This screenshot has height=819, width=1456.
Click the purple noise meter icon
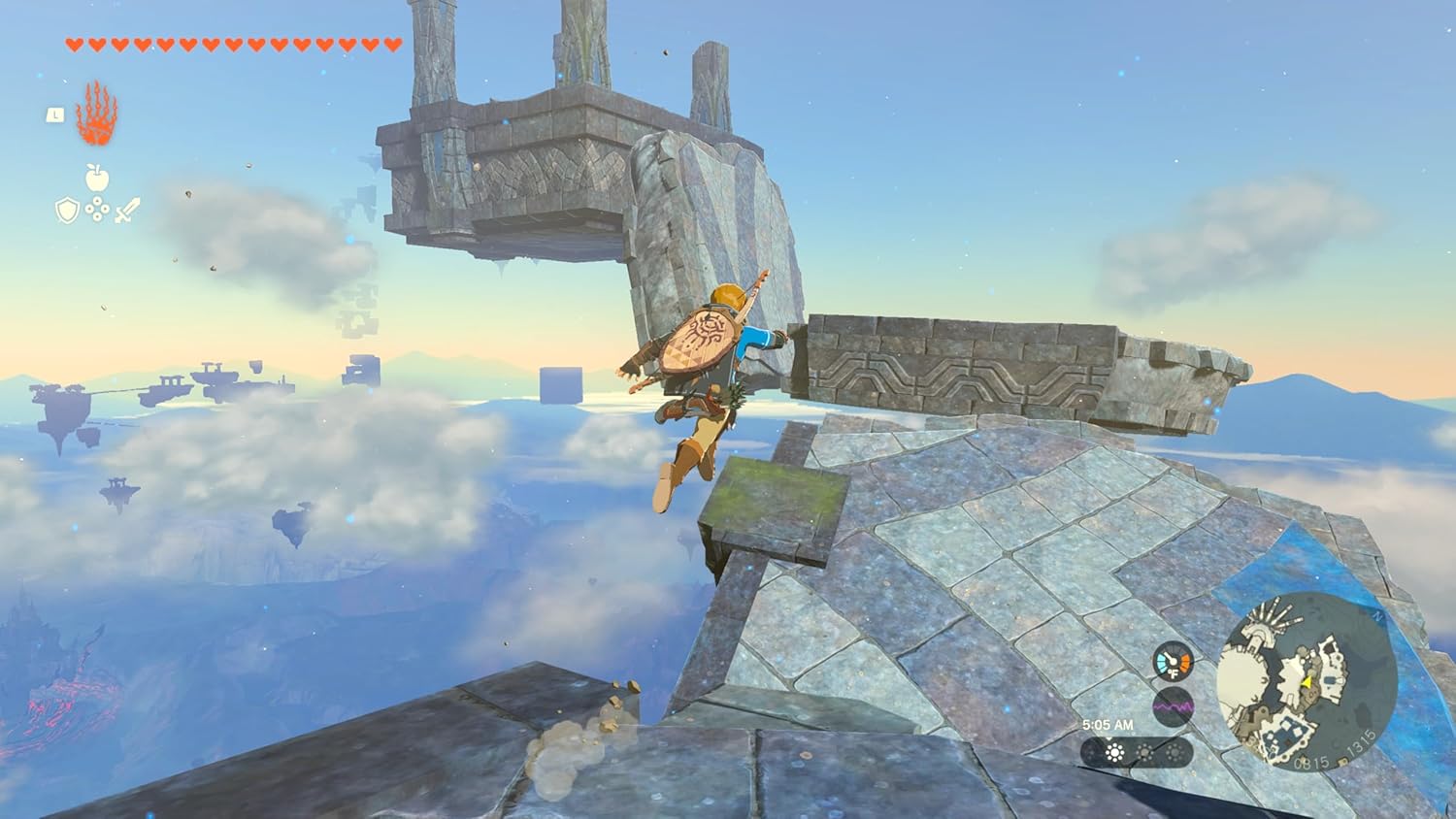pos(1173,705)
